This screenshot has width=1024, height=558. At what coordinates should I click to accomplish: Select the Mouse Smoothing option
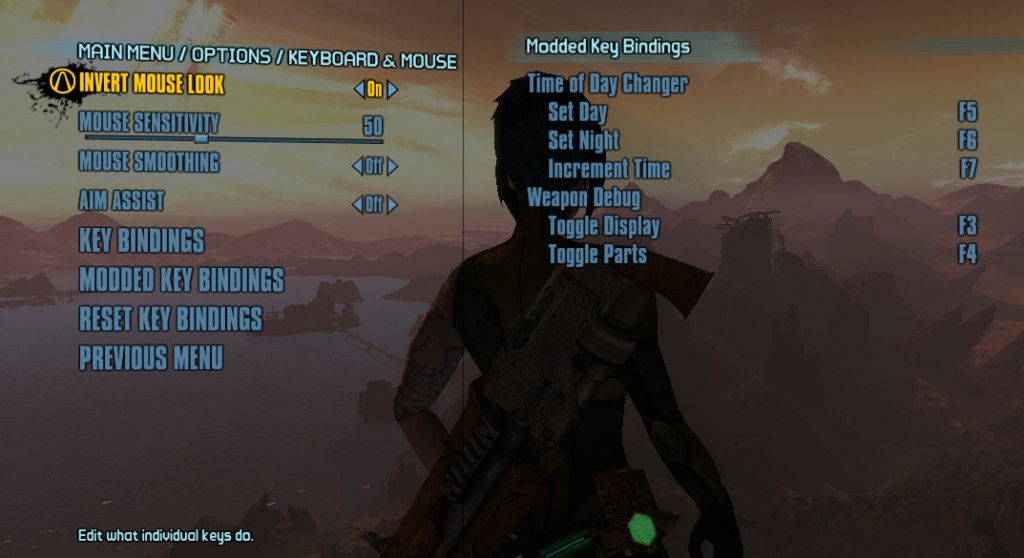pos(149,161)
